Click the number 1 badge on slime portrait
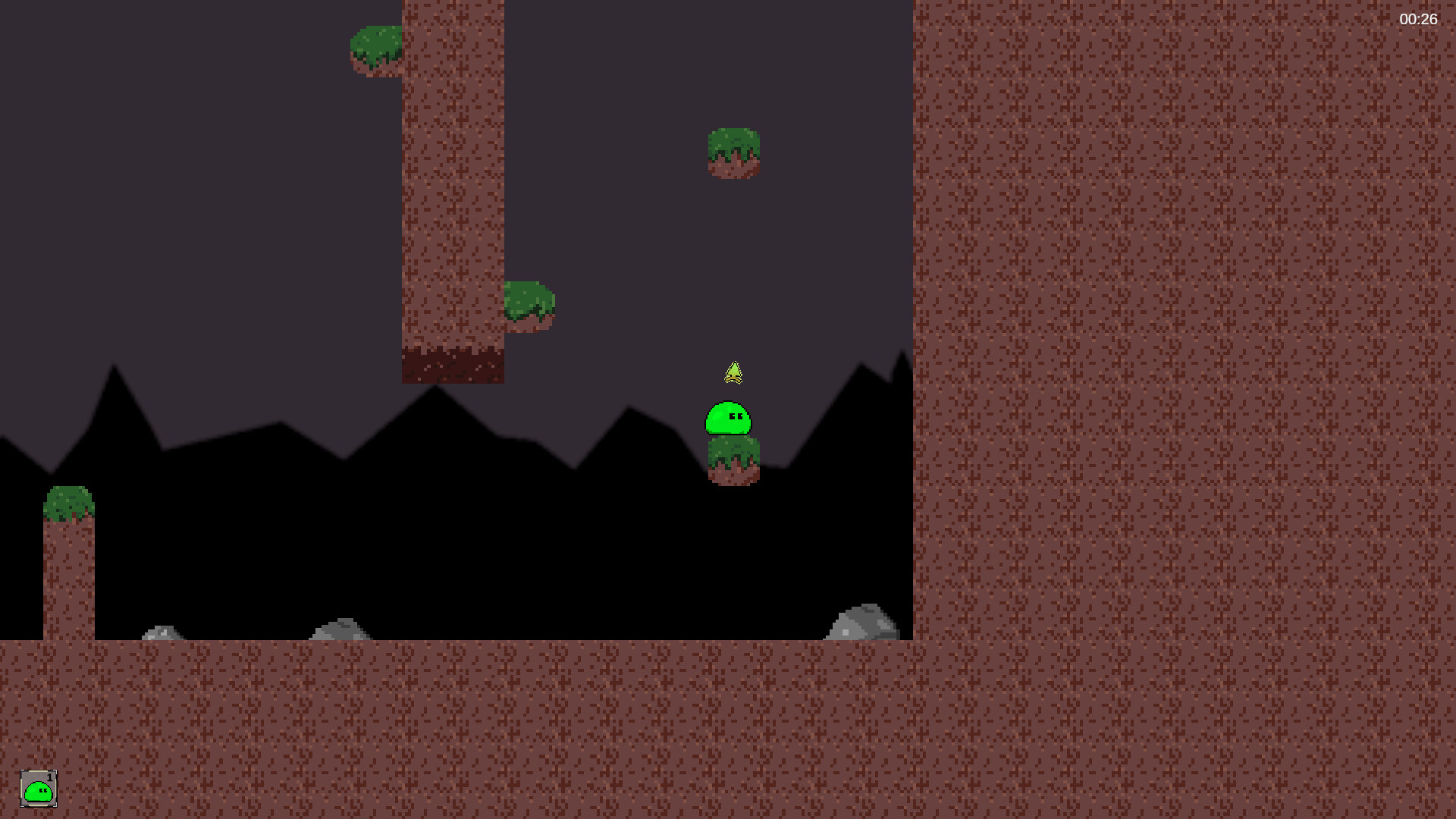The height and width of the screenshot is (819, 1456). pyautogui.click(x=50, y=778)
